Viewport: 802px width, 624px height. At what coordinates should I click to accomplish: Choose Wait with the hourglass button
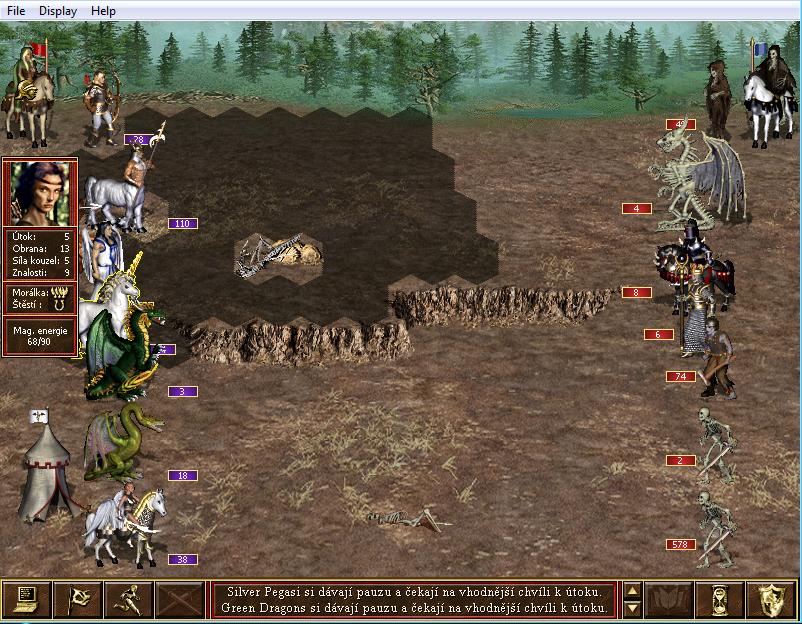(721, 599)
